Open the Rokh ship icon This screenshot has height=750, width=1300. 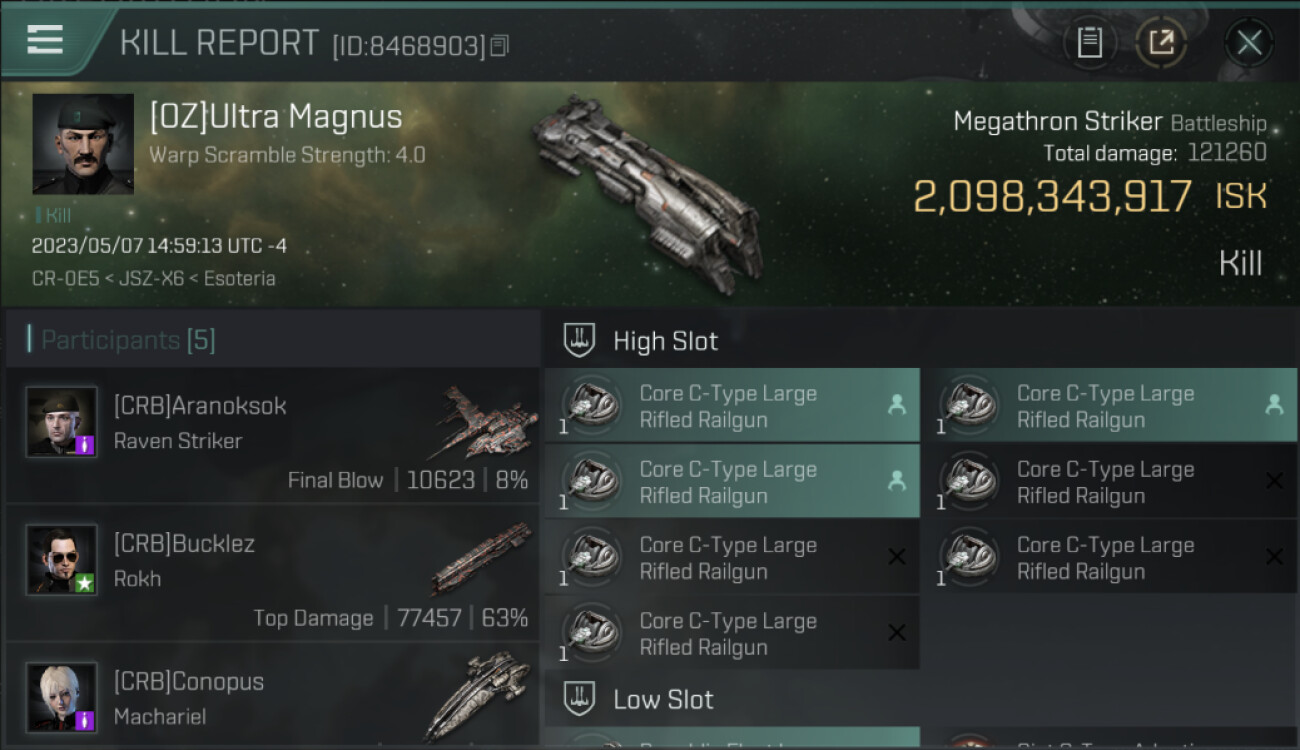click(x=482, y=558)
